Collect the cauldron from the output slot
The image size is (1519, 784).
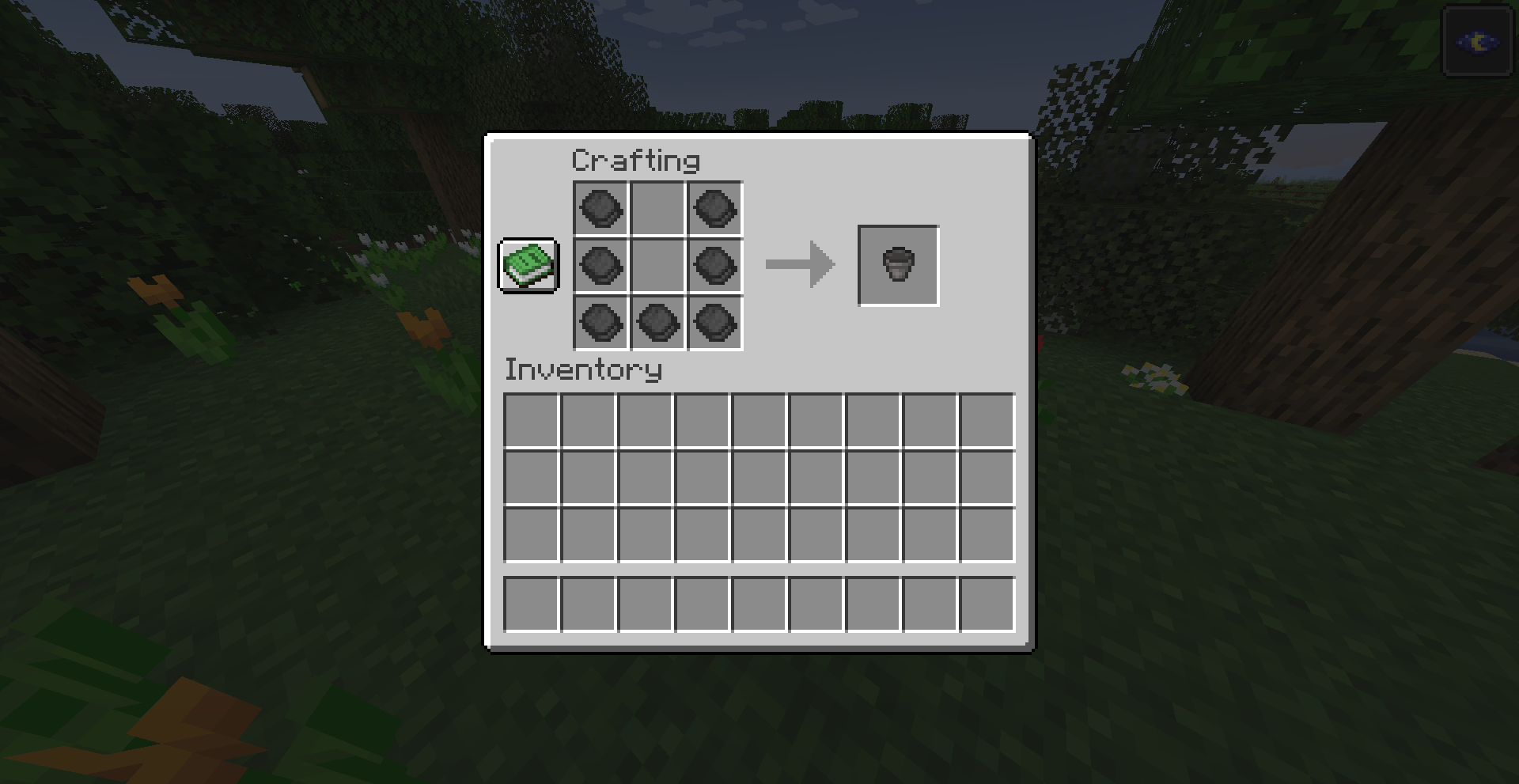898,265
